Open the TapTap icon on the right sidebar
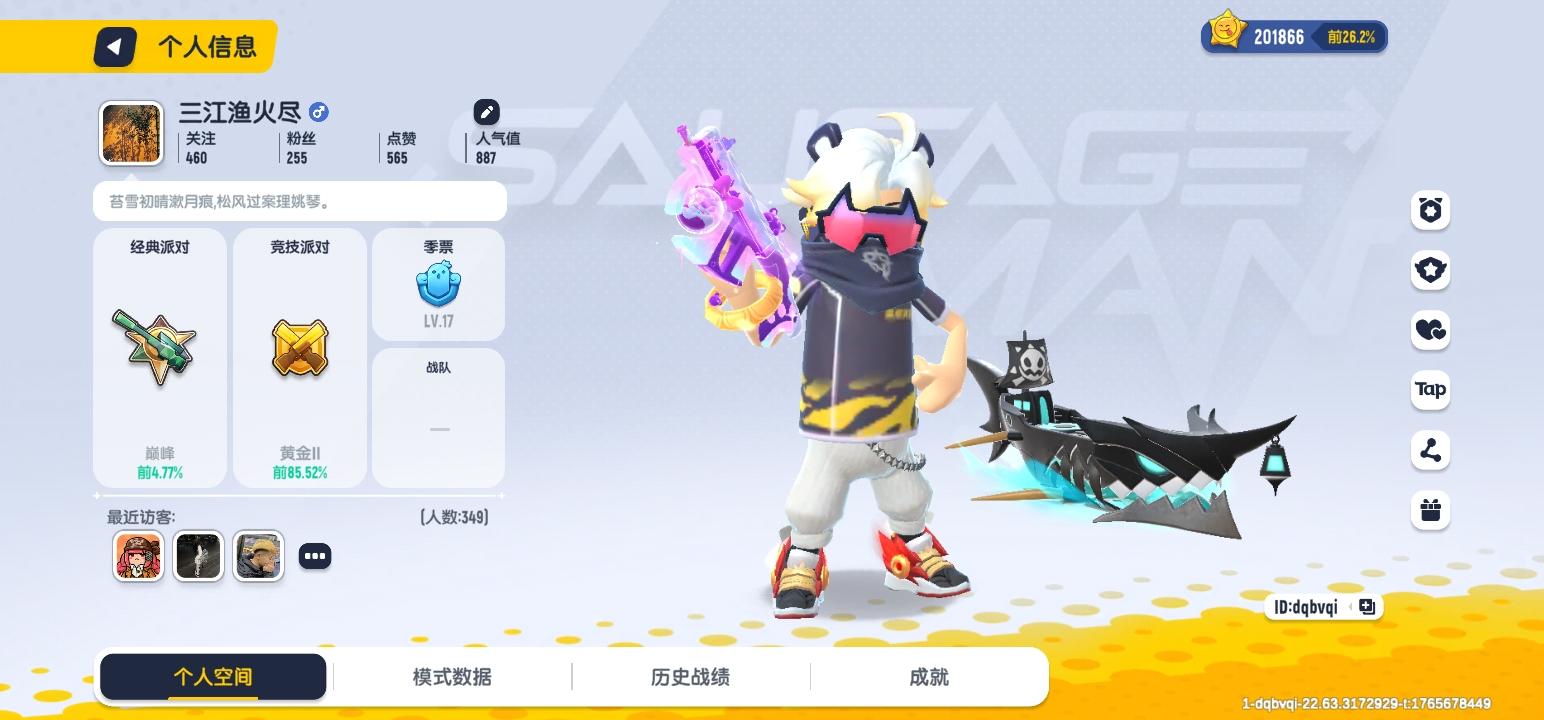This screenshot has width=1544, height=720. pos(1430,390)
